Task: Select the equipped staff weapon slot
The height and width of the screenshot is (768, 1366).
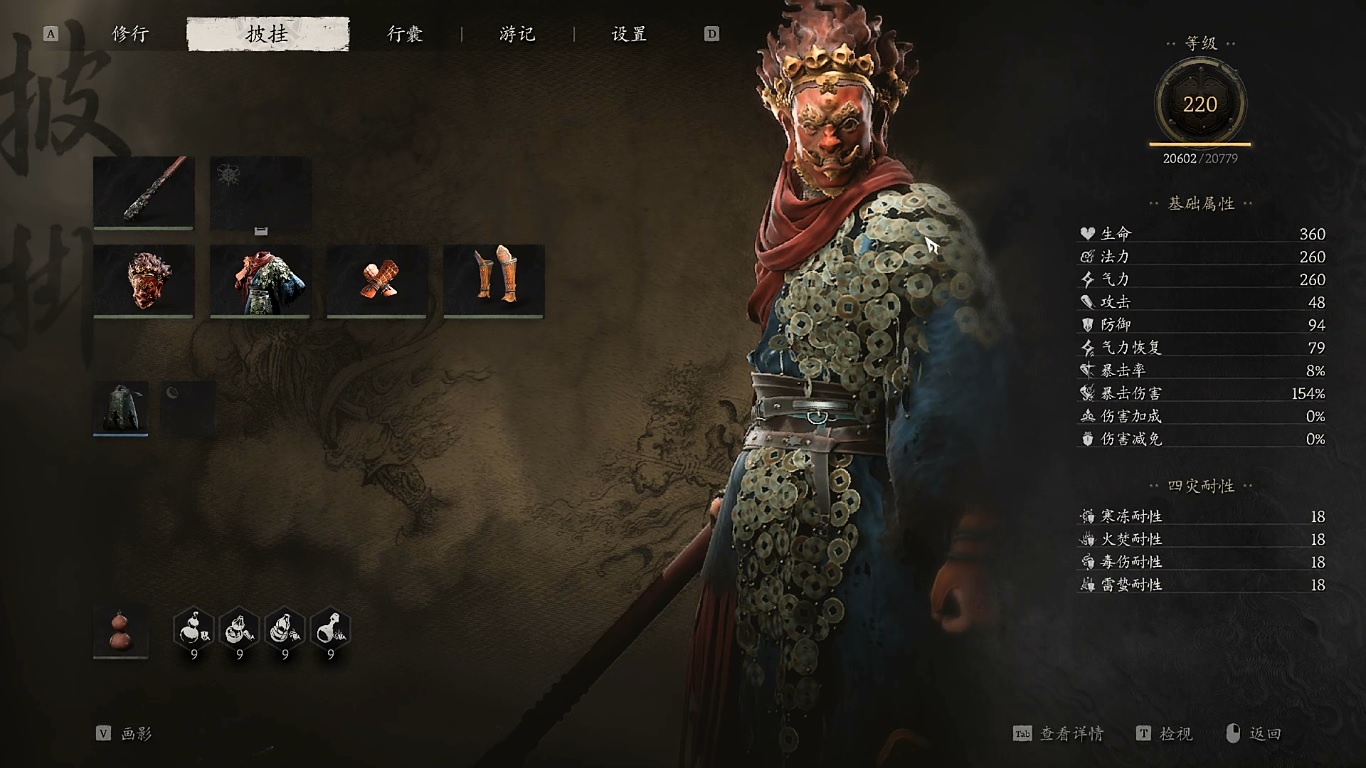Action: (143, 192)
